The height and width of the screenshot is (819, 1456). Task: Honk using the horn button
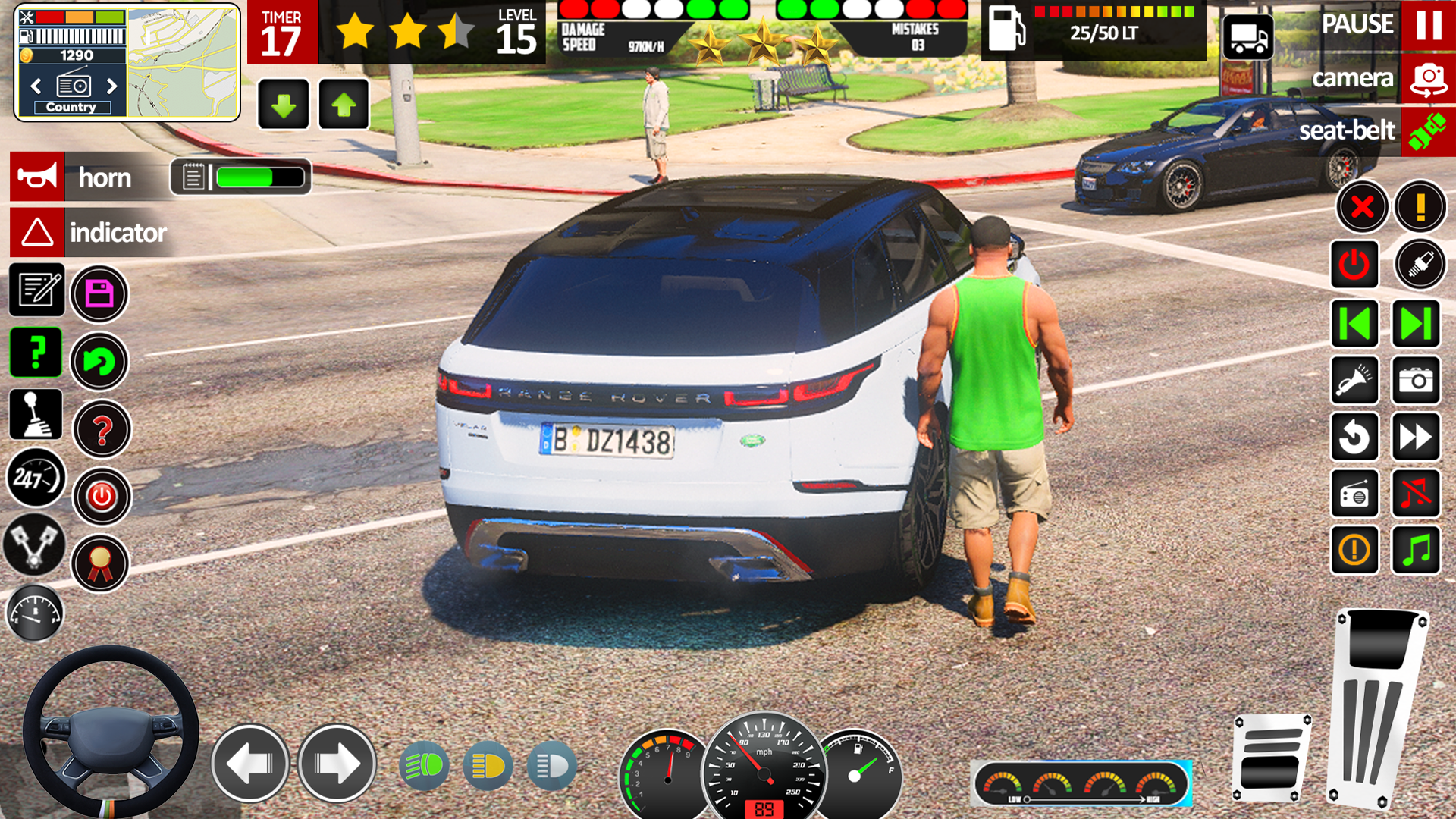(37, 177)
